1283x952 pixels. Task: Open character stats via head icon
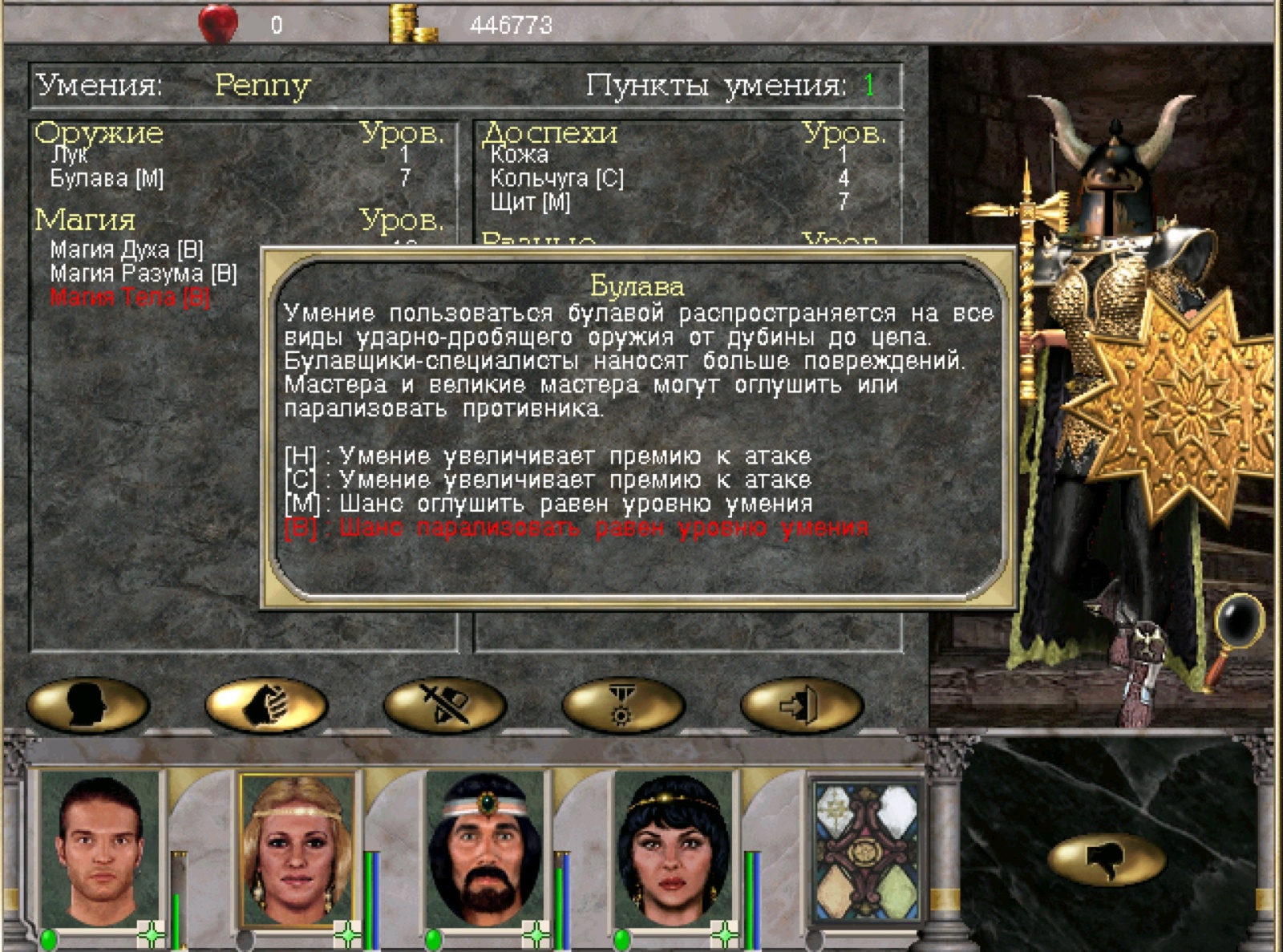coord(86,704)
